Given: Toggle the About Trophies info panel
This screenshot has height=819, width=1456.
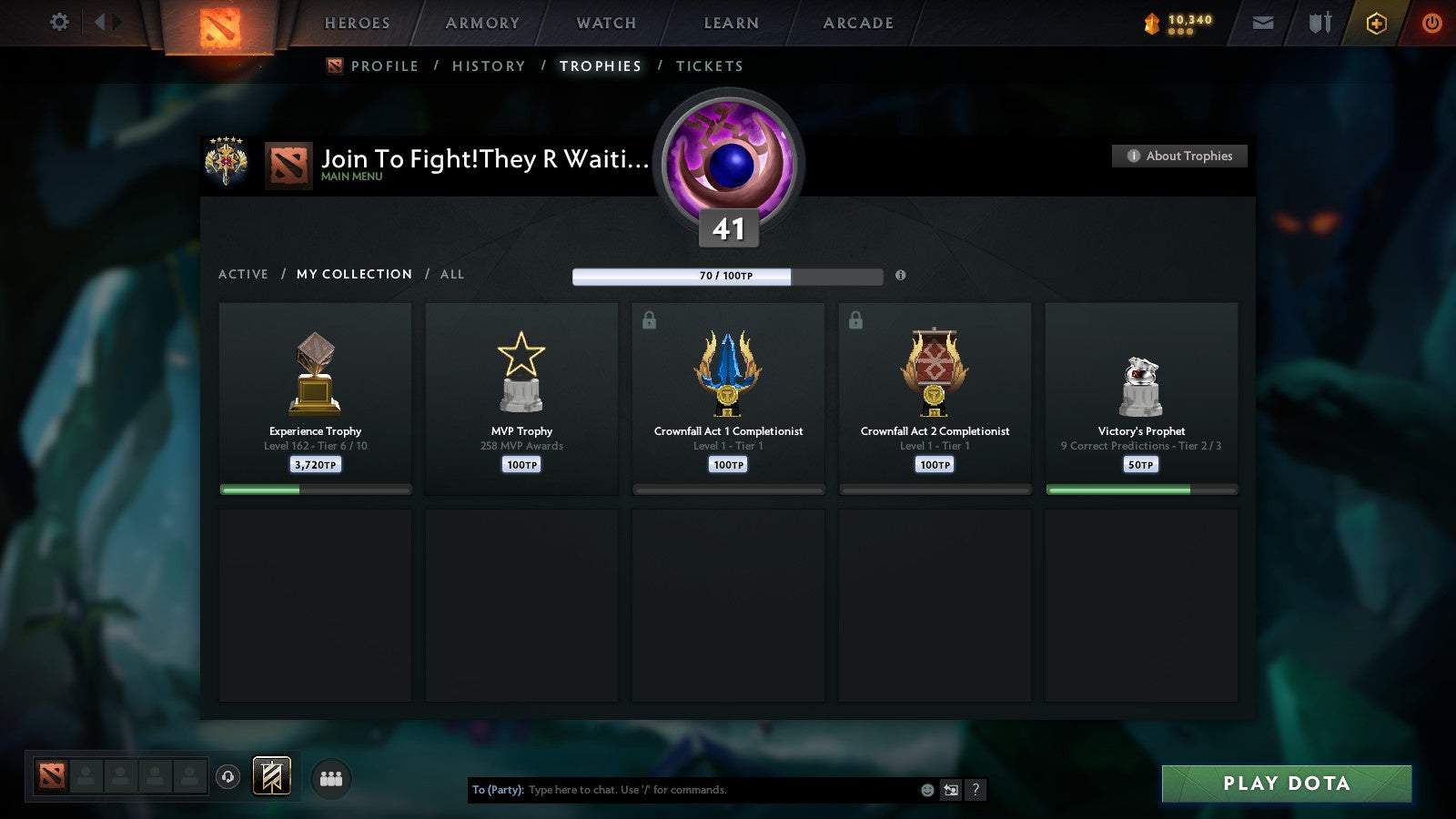Looking at the screenshot, I should pyautogui.click(x=1178, y=156).
